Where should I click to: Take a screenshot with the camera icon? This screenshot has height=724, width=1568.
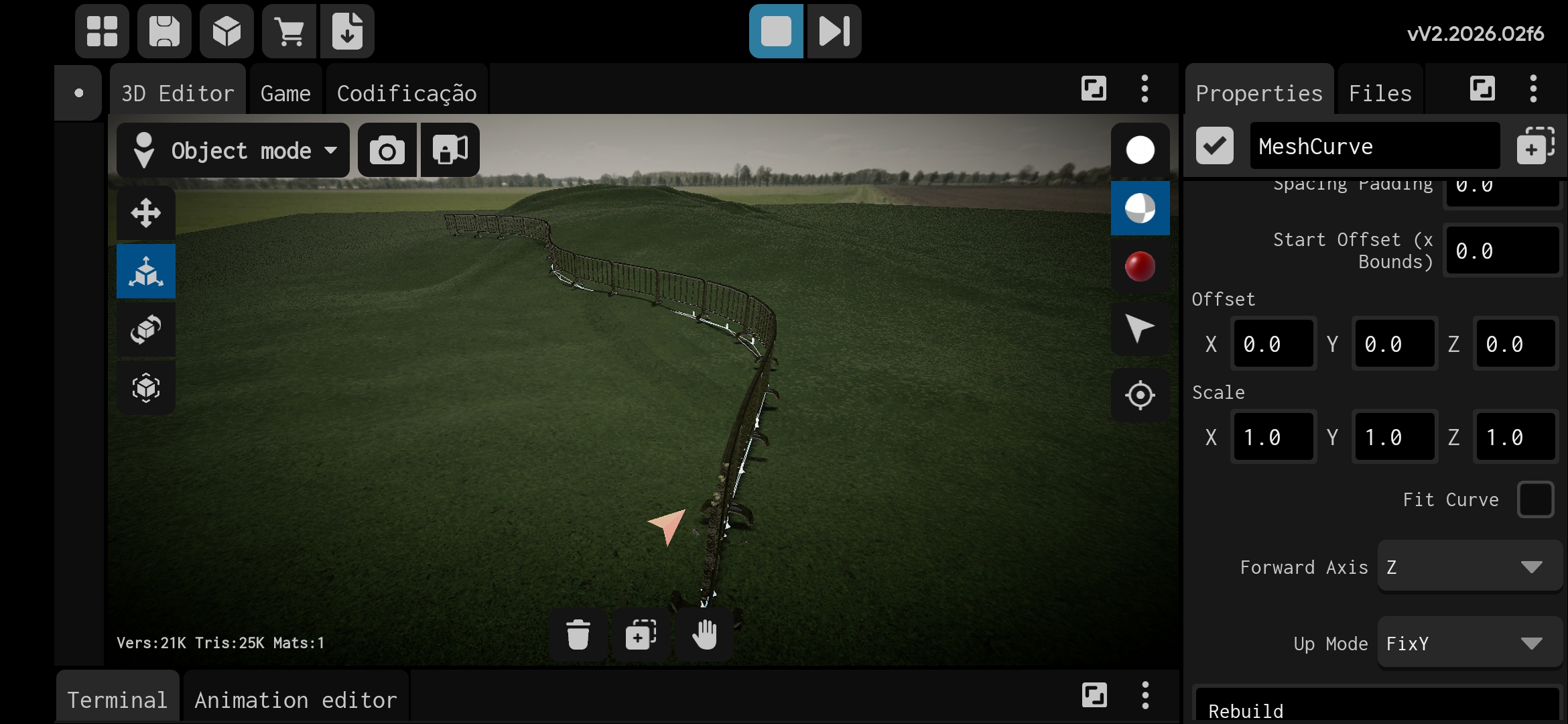click(387, 149)
